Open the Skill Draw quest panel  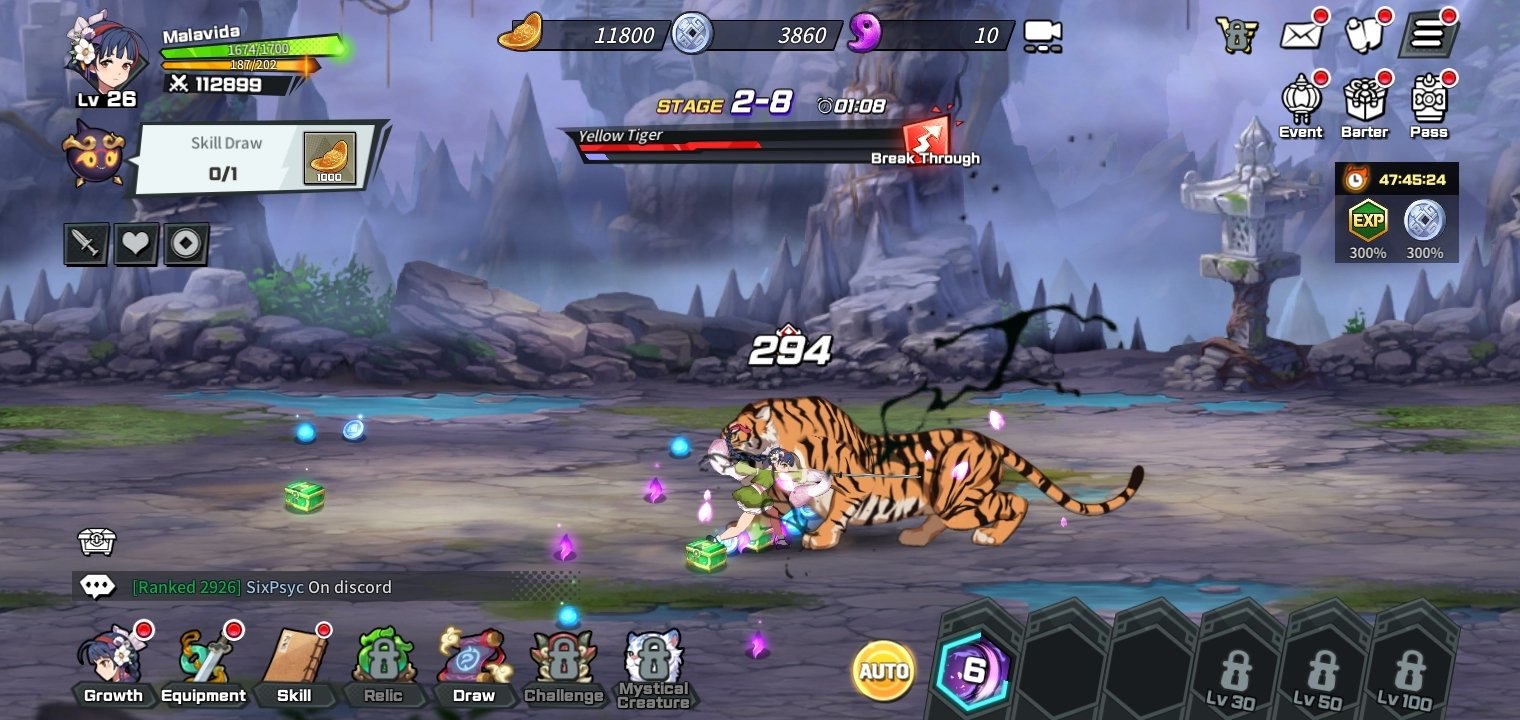(258, 158)
